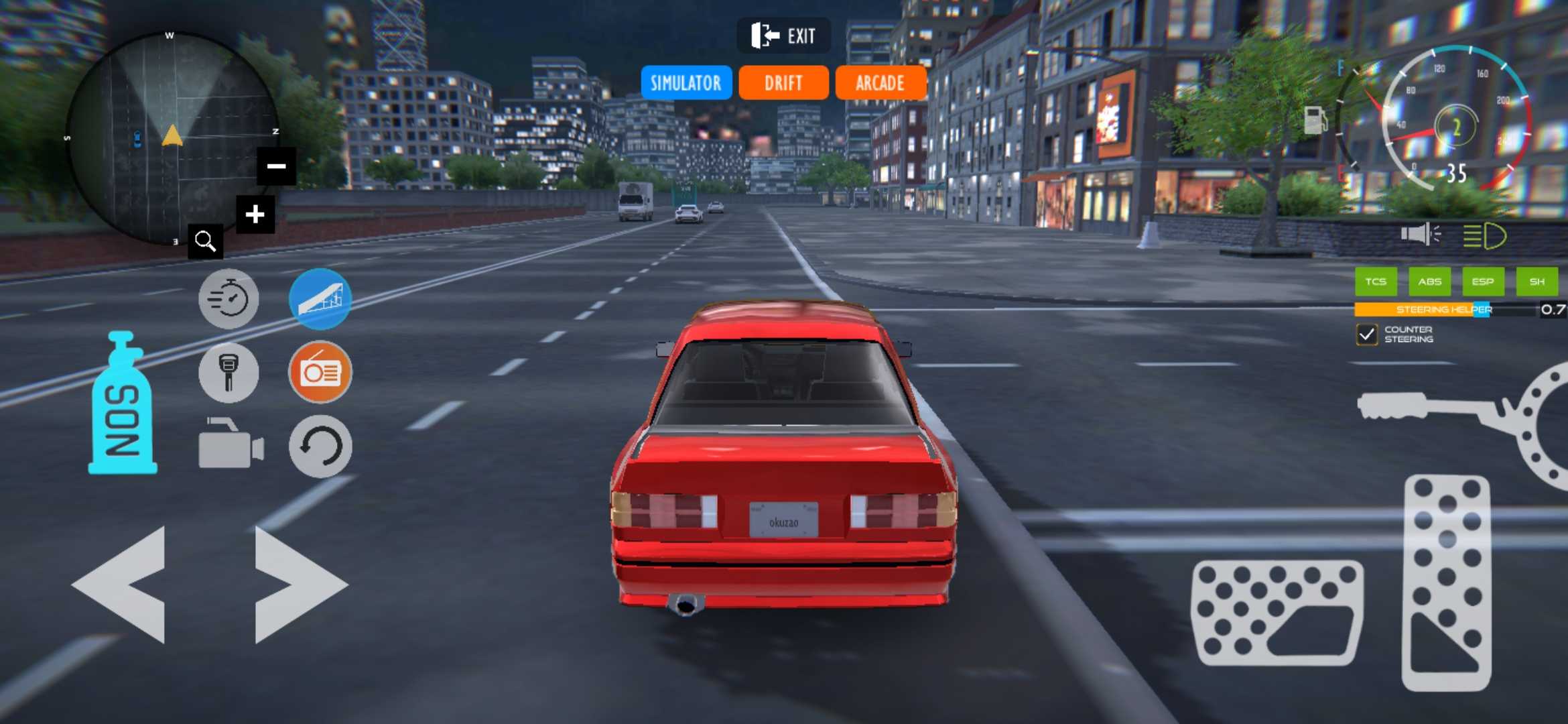Screen dimensions: 1568x724
Task: Tap the stopwatch timer icon
Action: click(229, 299)
